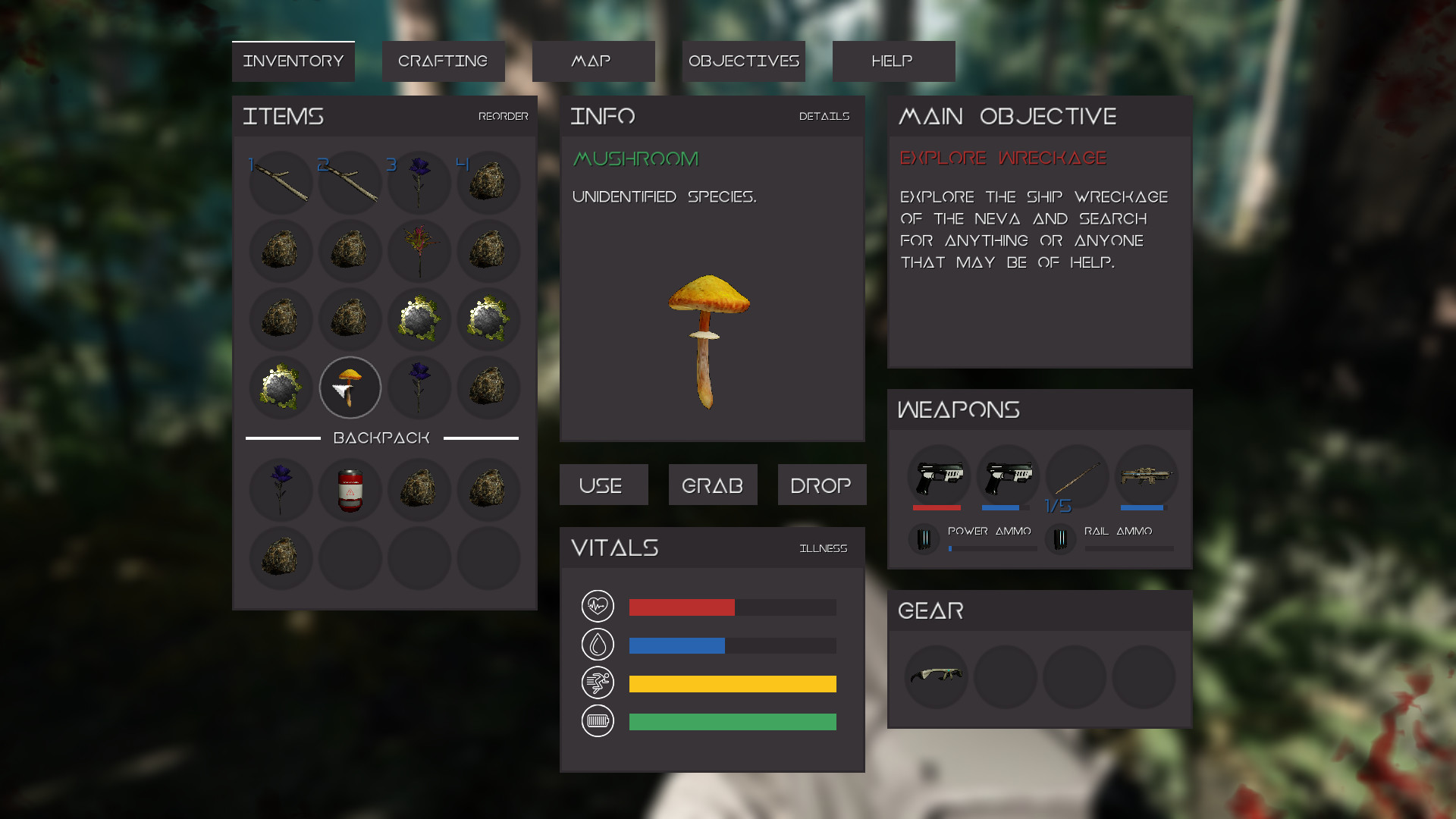Click the heartbeat vitals icon
The width and height of the screenshot is (1456, 819).
click(x=598, y=607)
